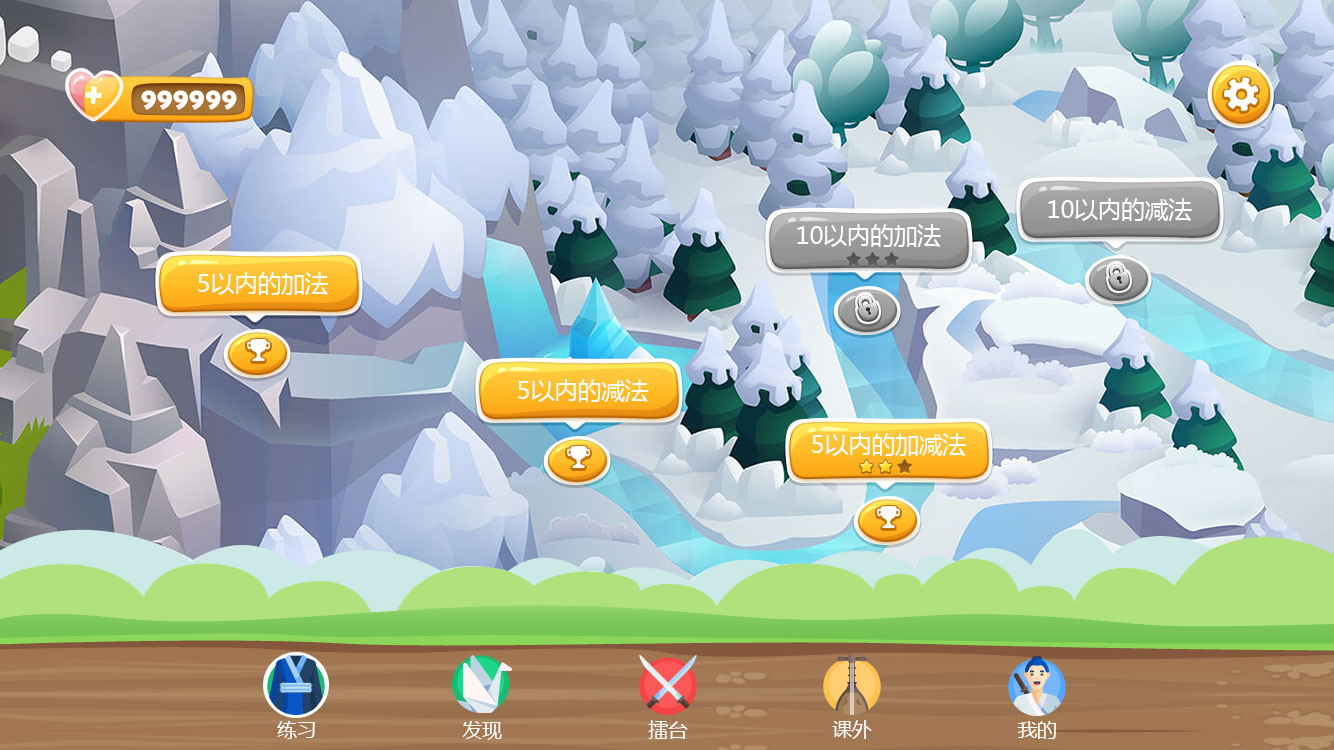Open the 发现 tab
The height and width of the screenshot is (750, 1334).
tap(481, 697)
